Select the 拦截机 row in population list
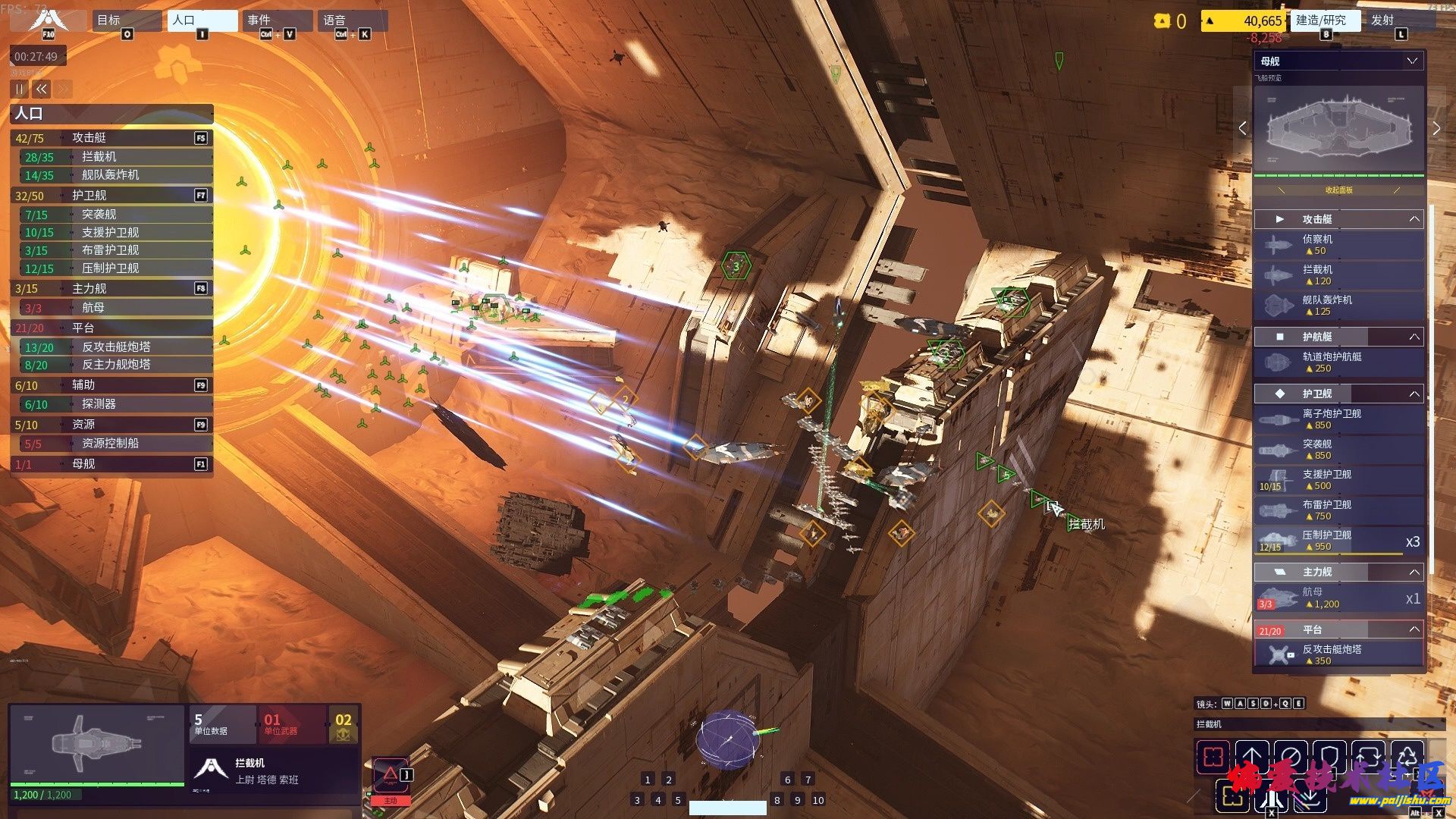Viewport: 1456px width, 819px height. point(114,157)
